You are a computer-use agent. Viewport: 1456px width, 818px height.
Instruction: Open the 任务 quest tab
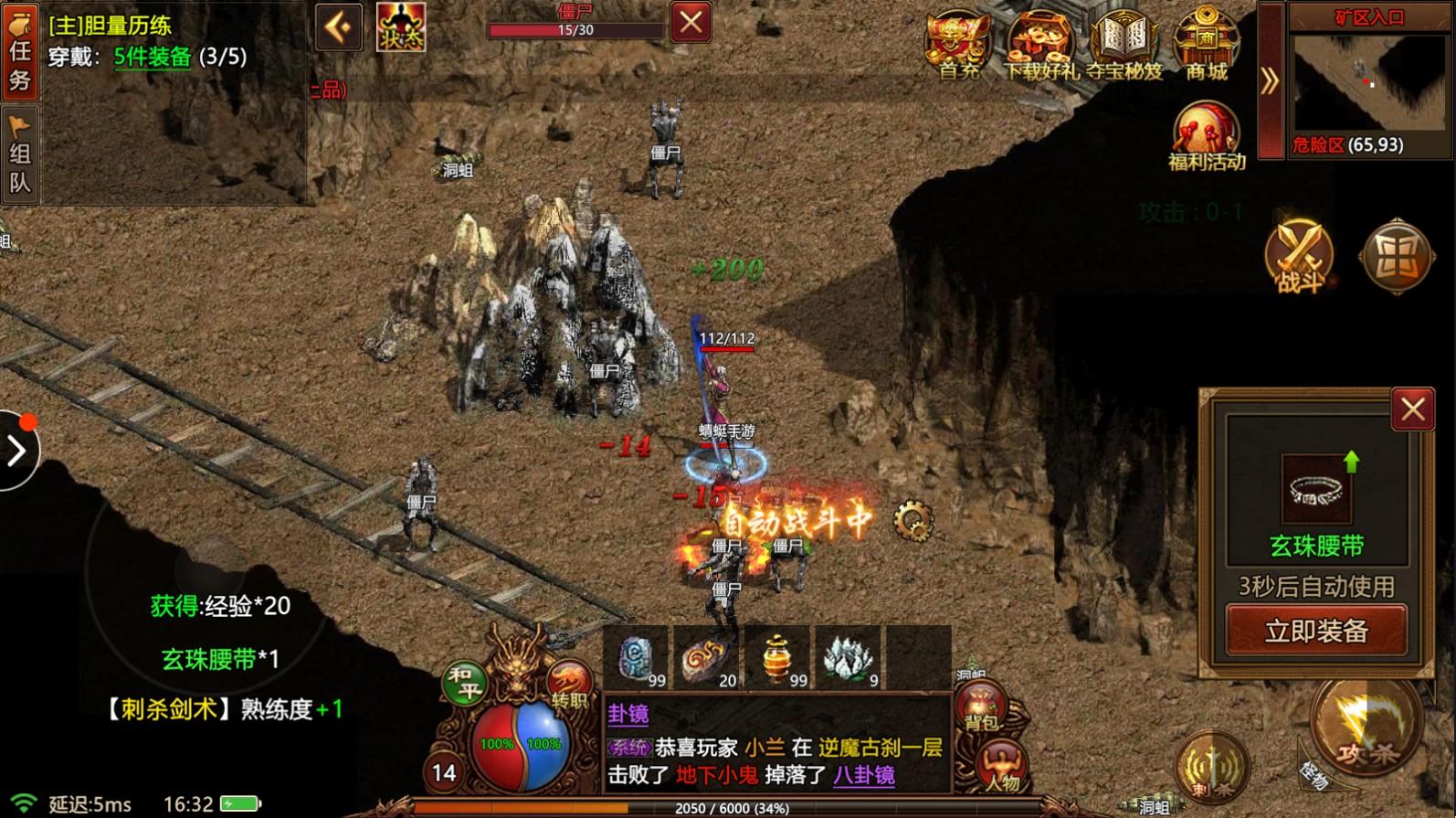coord(19,50)
